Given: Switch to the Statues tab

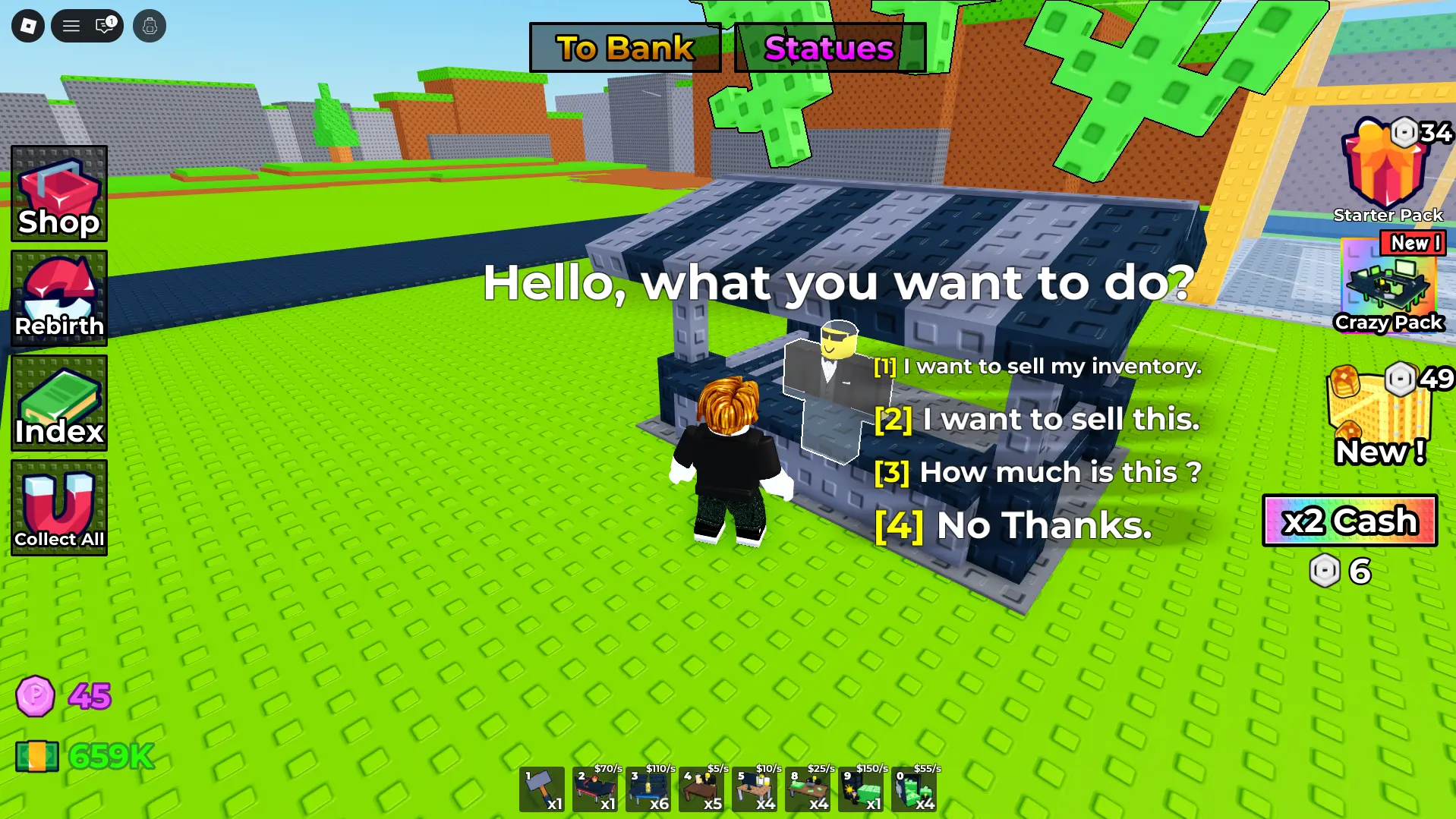Looking at the screenshot, I should (x=829, y=47).
